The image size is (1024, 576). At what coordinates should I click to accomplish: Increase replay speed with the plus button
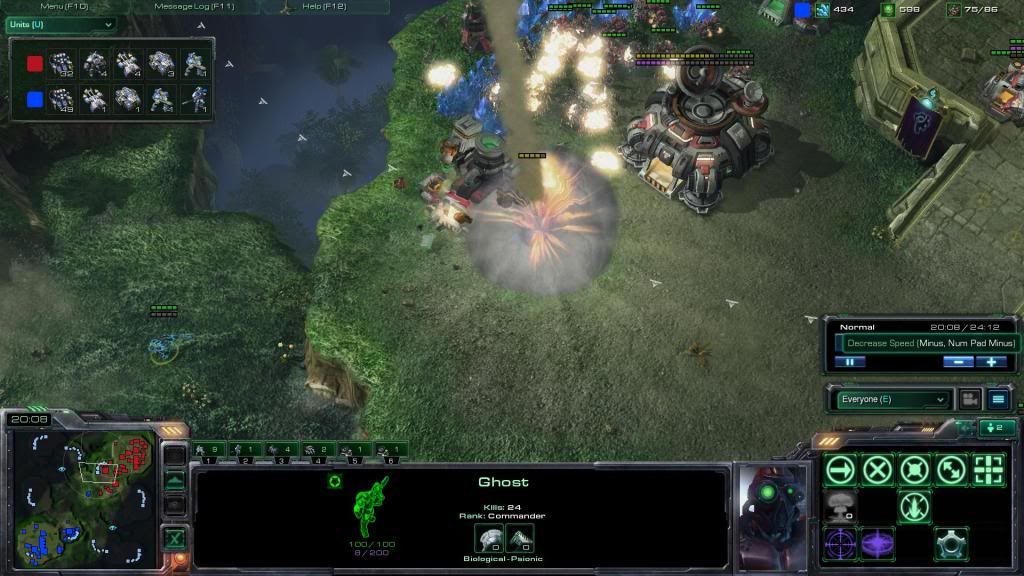tap(991, 362)
